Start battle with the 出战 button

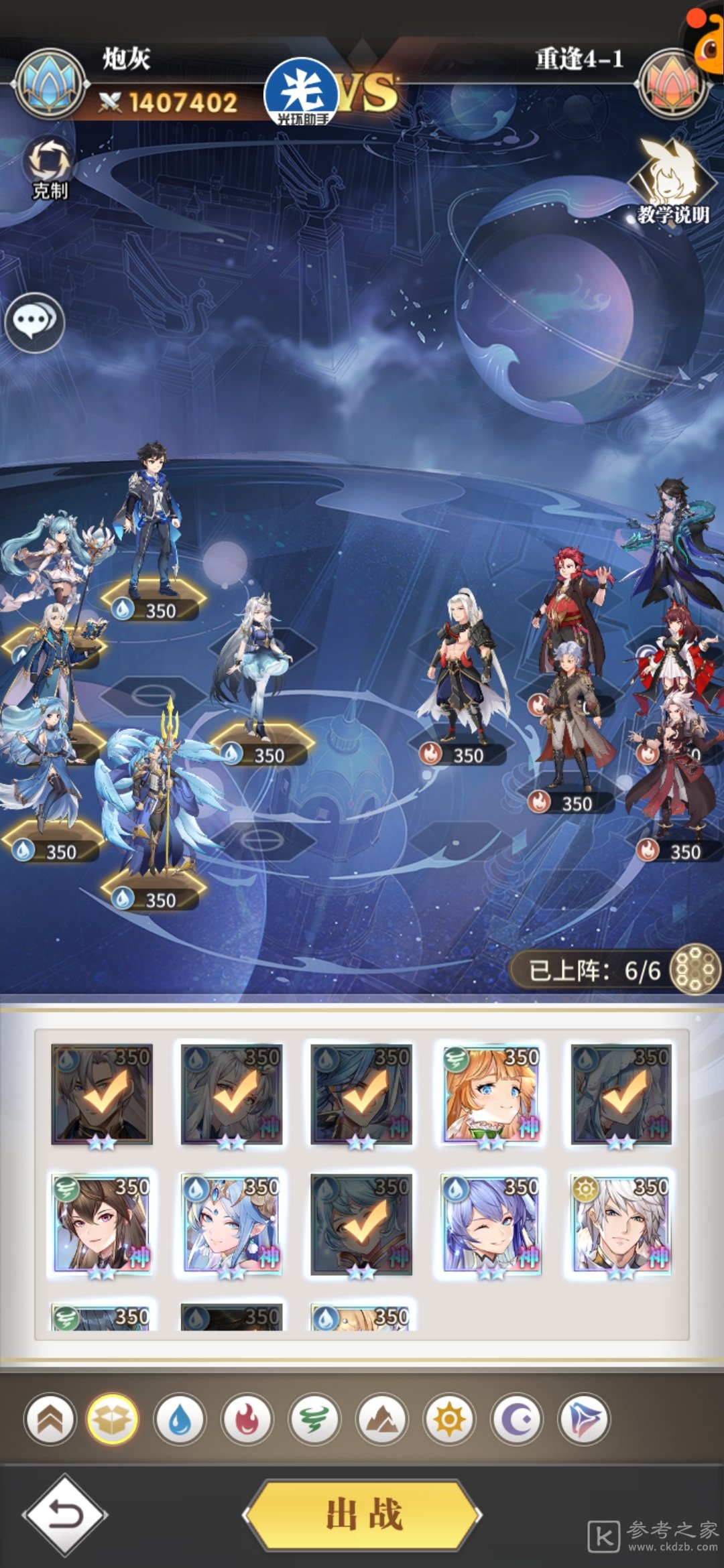pyautogui.click(x=363, y=1514)
